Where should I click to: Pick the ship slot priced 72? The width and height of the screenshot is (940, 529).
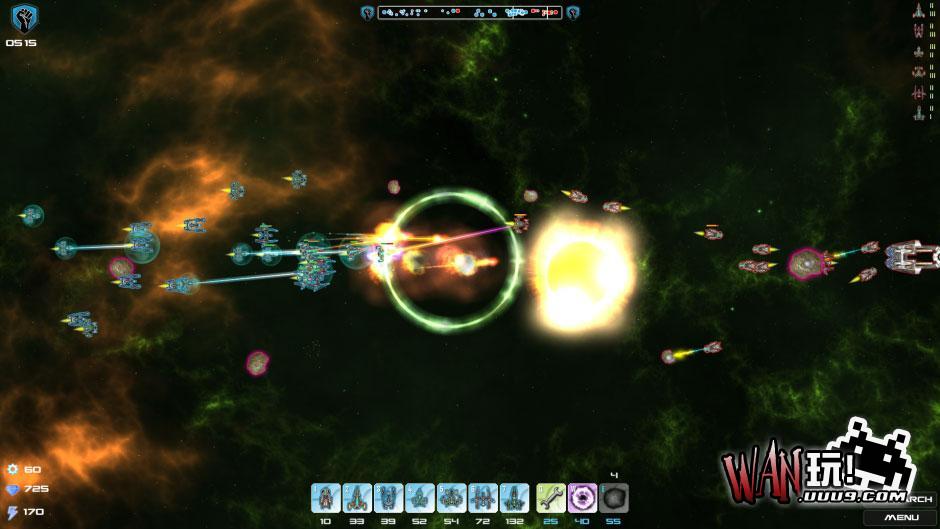pos(482,497)
